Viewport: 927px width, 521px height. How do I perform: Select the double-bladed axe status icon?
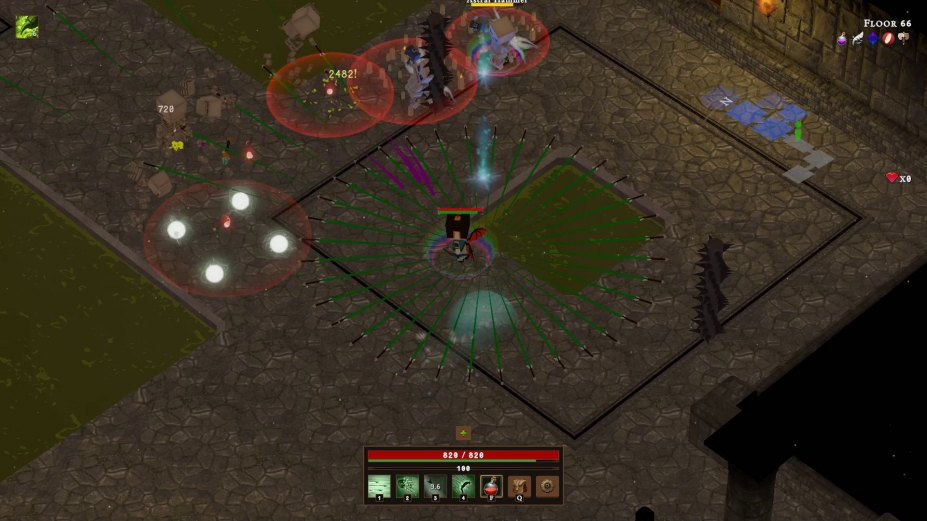903,39
